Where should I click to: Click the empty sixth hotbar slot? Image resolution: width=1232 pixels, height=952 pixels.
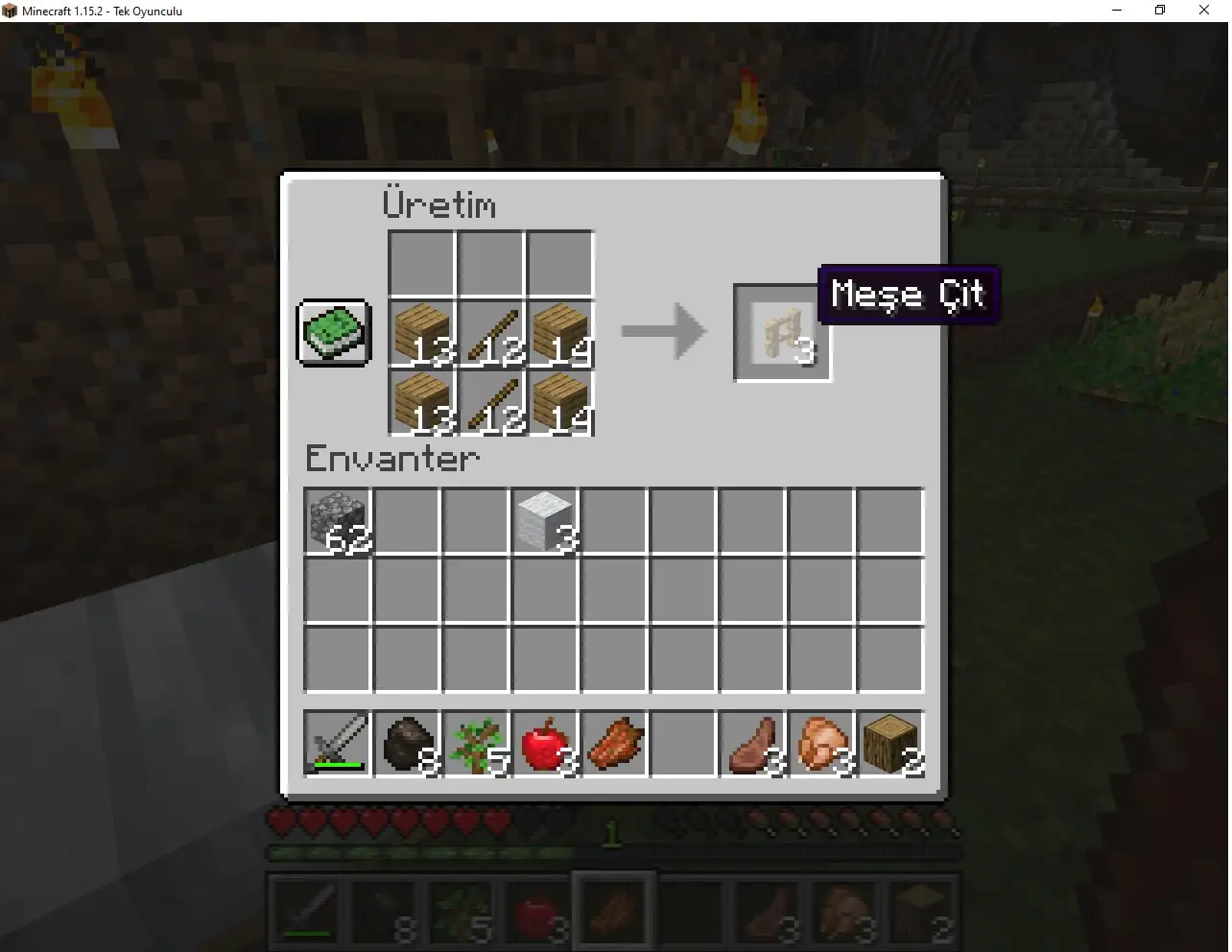tap(682, 744)
